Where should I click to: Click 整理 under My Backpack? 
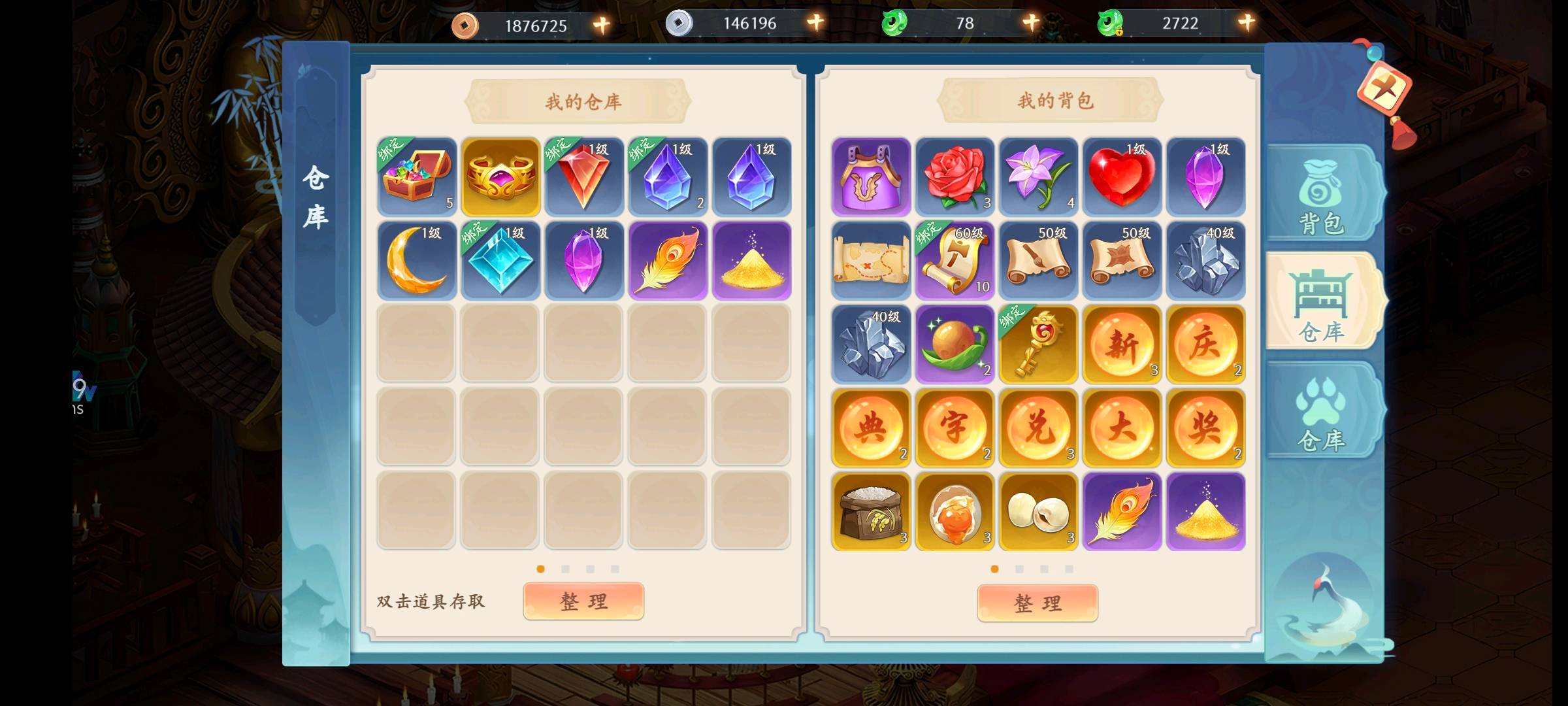[1037, 602]
